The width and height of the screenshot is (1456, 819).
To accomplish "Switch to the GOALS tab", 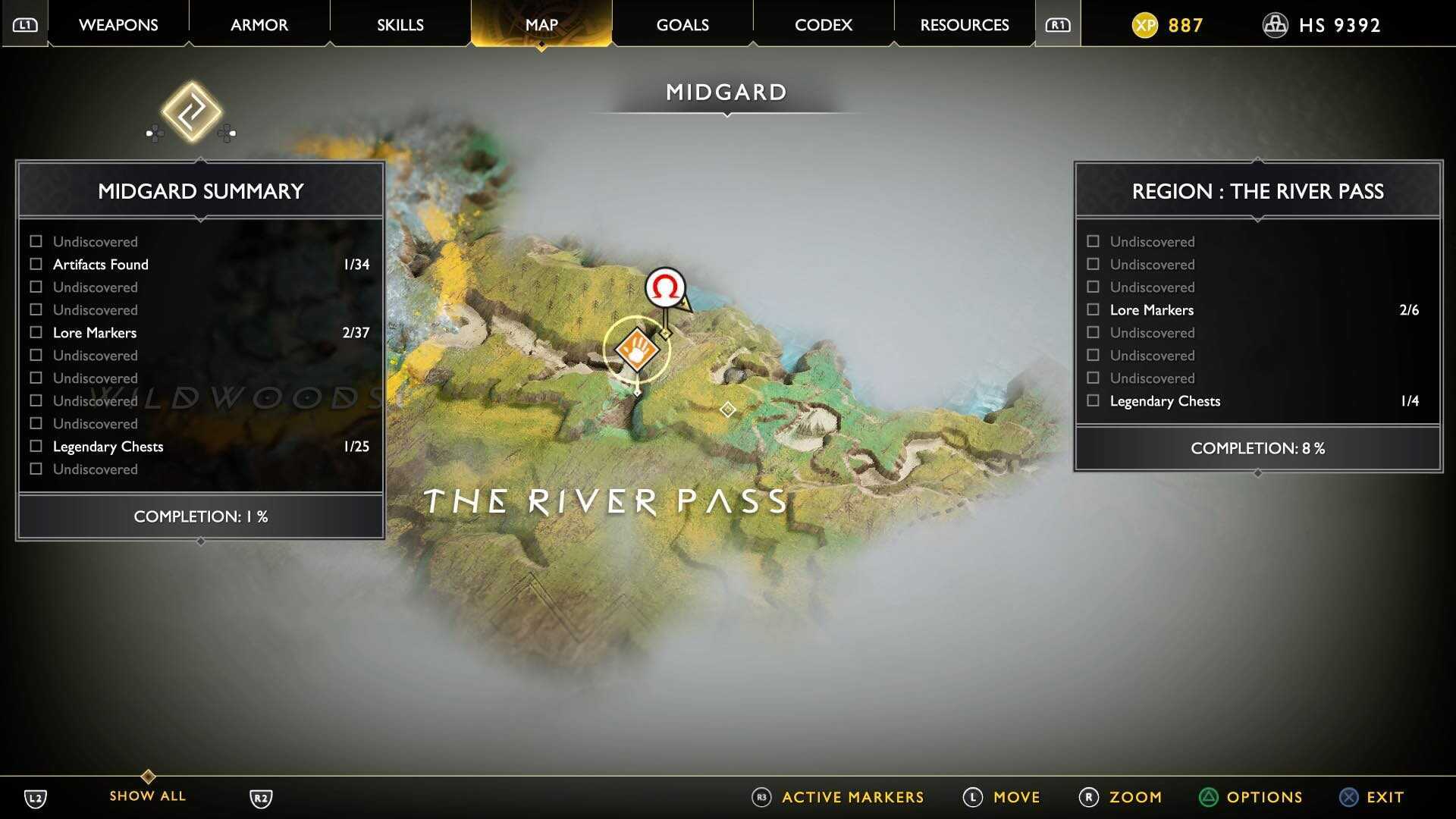I will (682, 24).
